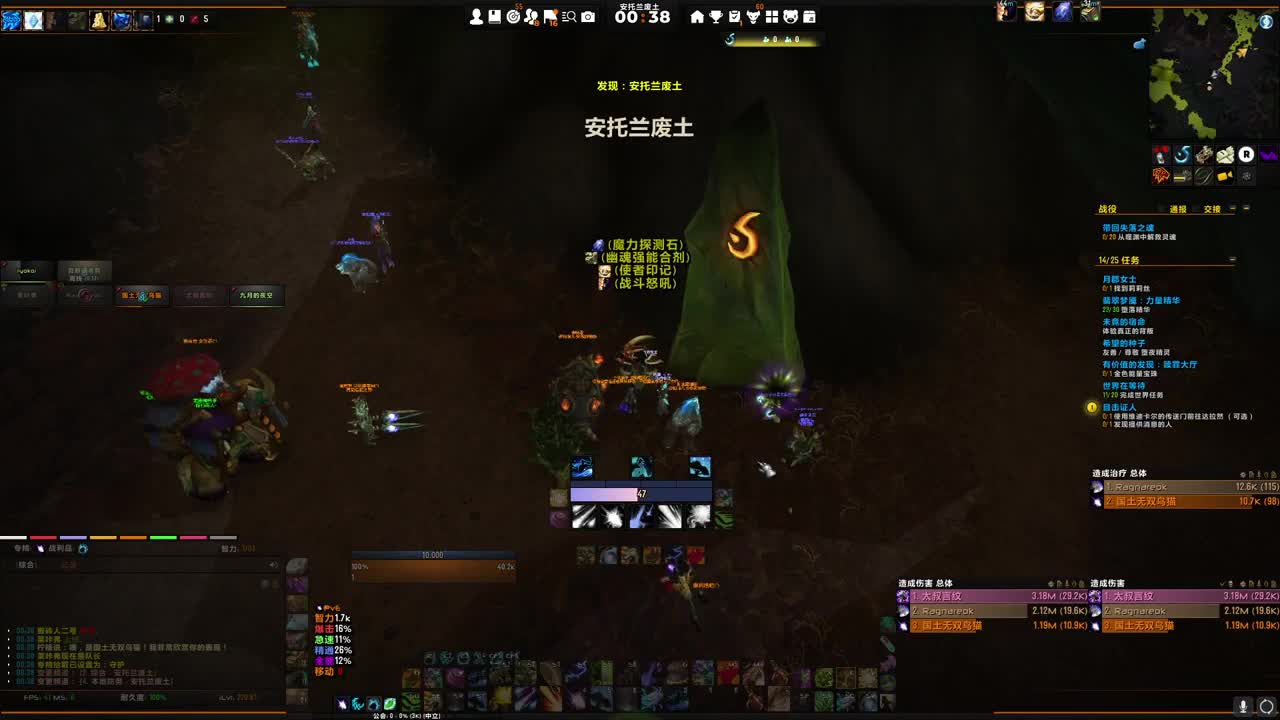Screen dimensions: 1280x720
Task: Take a screenshot with the camera icon
Action: (587, 15)
